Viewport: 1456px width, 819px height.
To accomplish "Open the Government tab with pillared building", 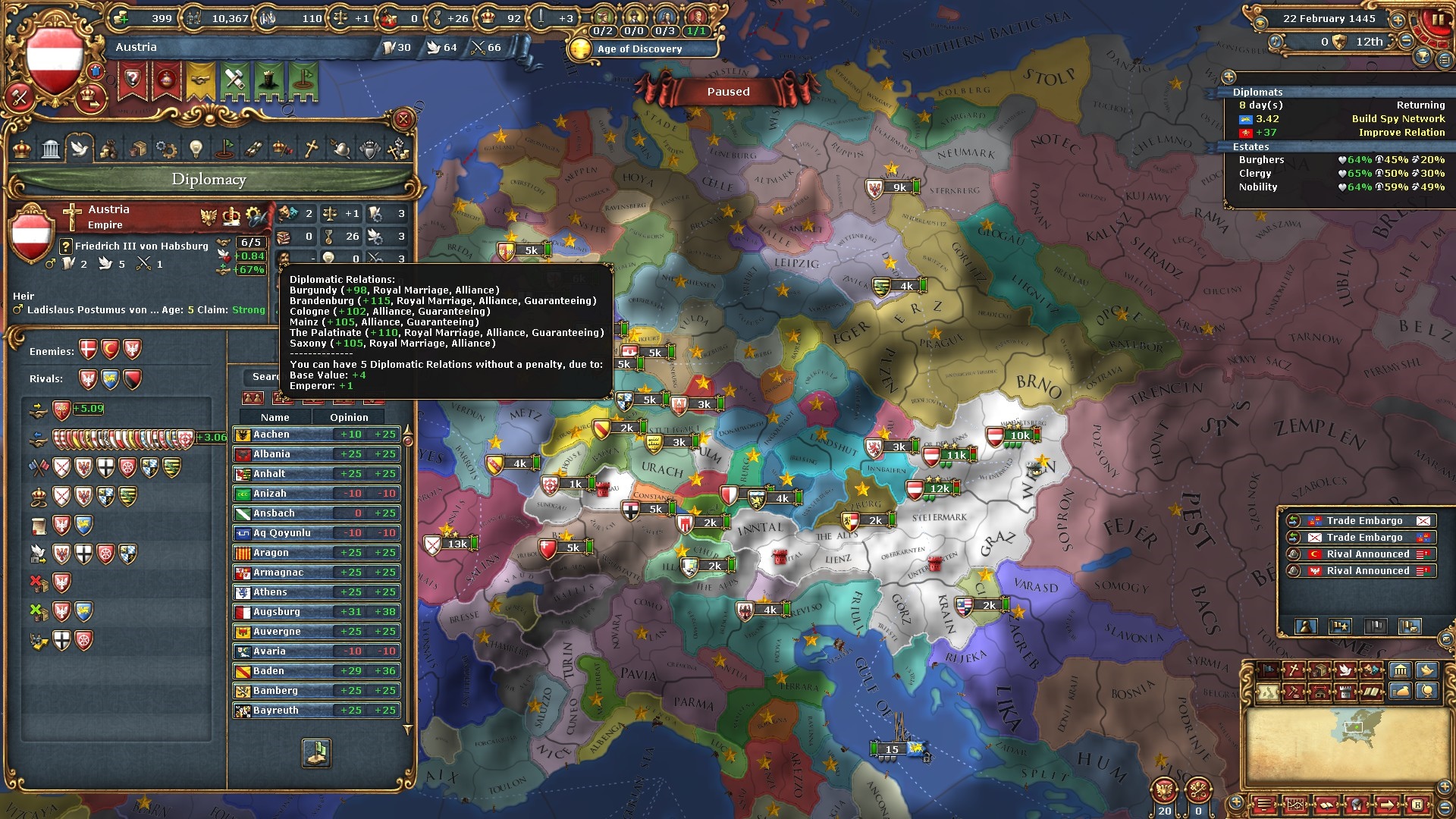I will (x=51, y=149).
